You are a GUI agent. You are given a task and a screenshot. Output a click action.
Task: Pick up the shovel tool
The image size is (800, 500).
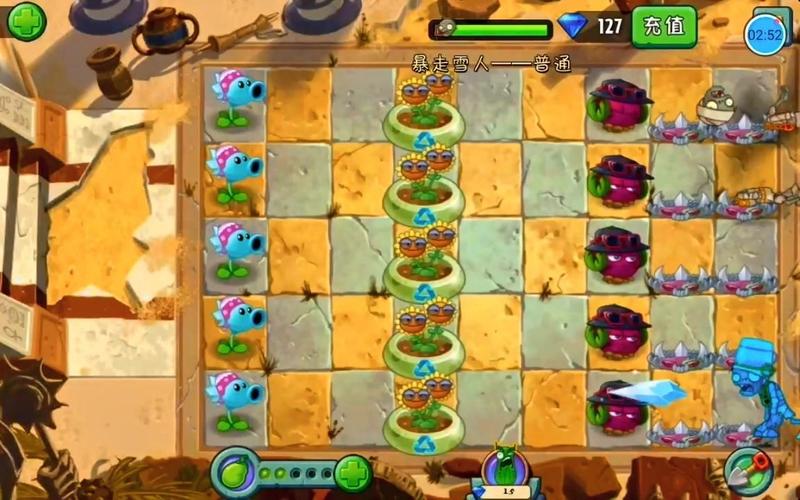(746, 470)
